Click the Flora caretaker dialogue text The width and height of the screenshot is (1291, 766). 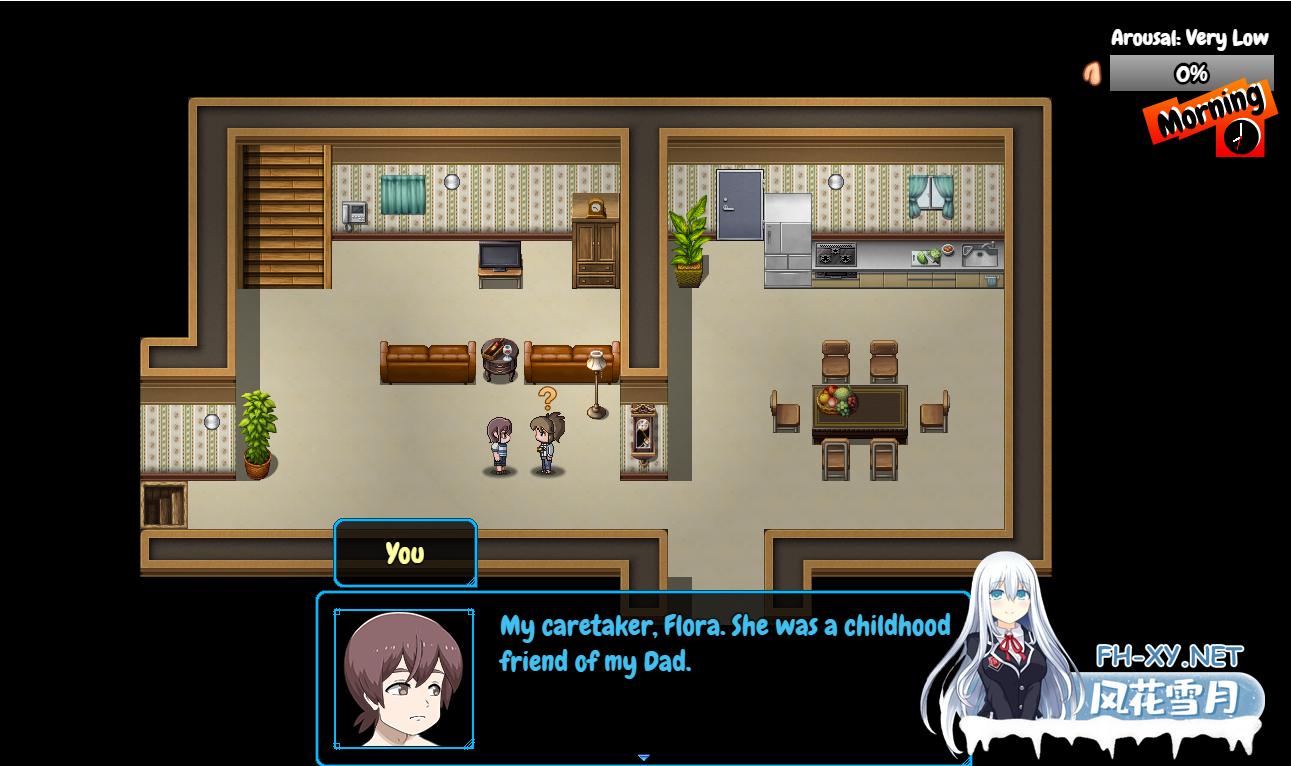724,643
